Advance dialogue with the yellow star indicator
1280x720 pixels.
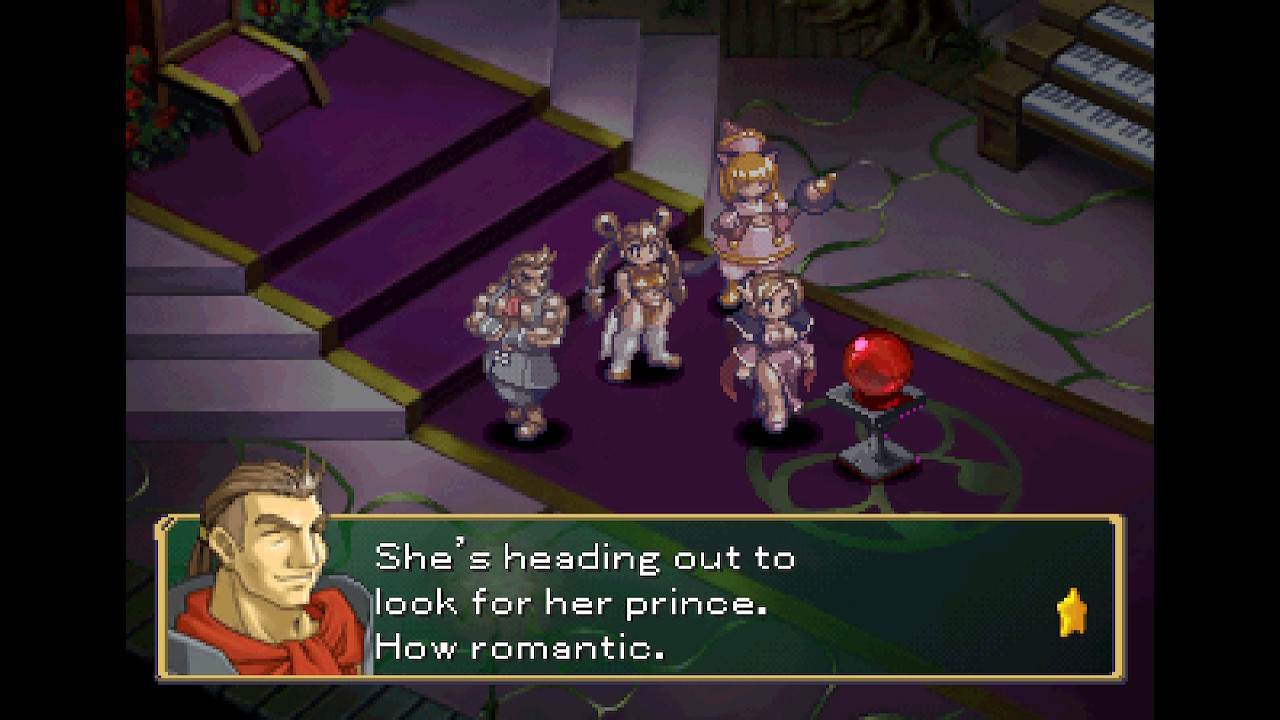(x=1072, y=613)
